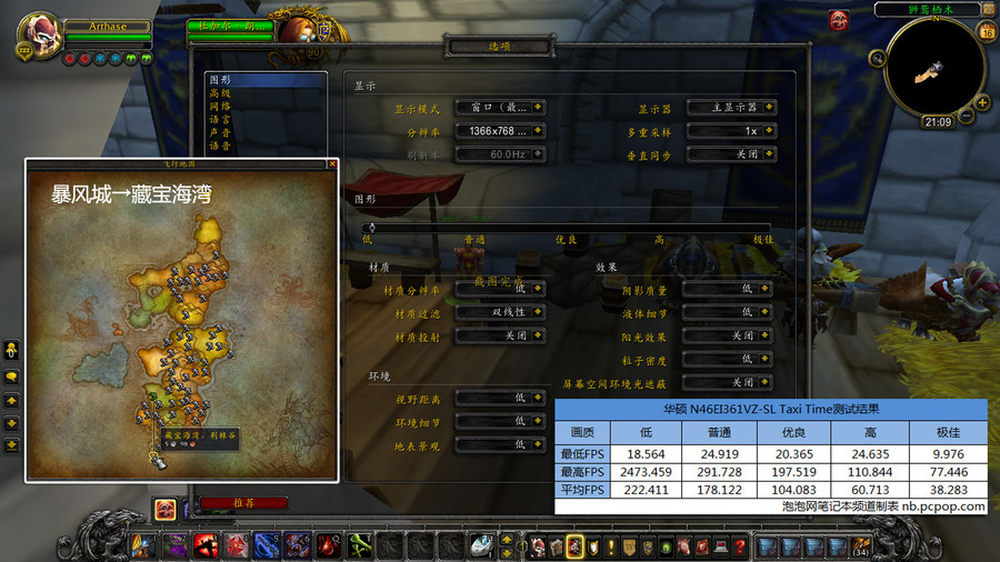Click the red 推荐 recommended button
1000x562 pixels.
[243, 503]
